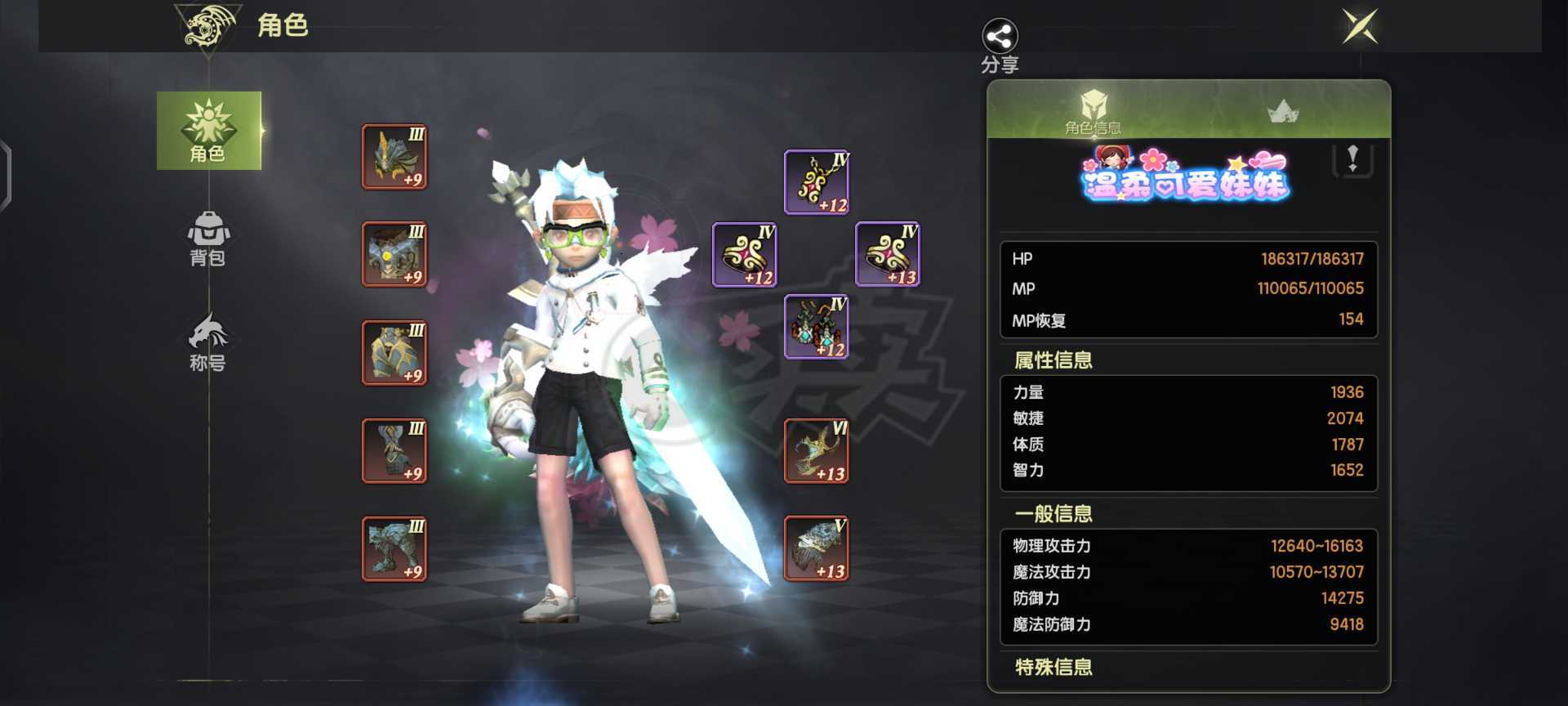Open the 背包 backpack tab

[208, 239]
